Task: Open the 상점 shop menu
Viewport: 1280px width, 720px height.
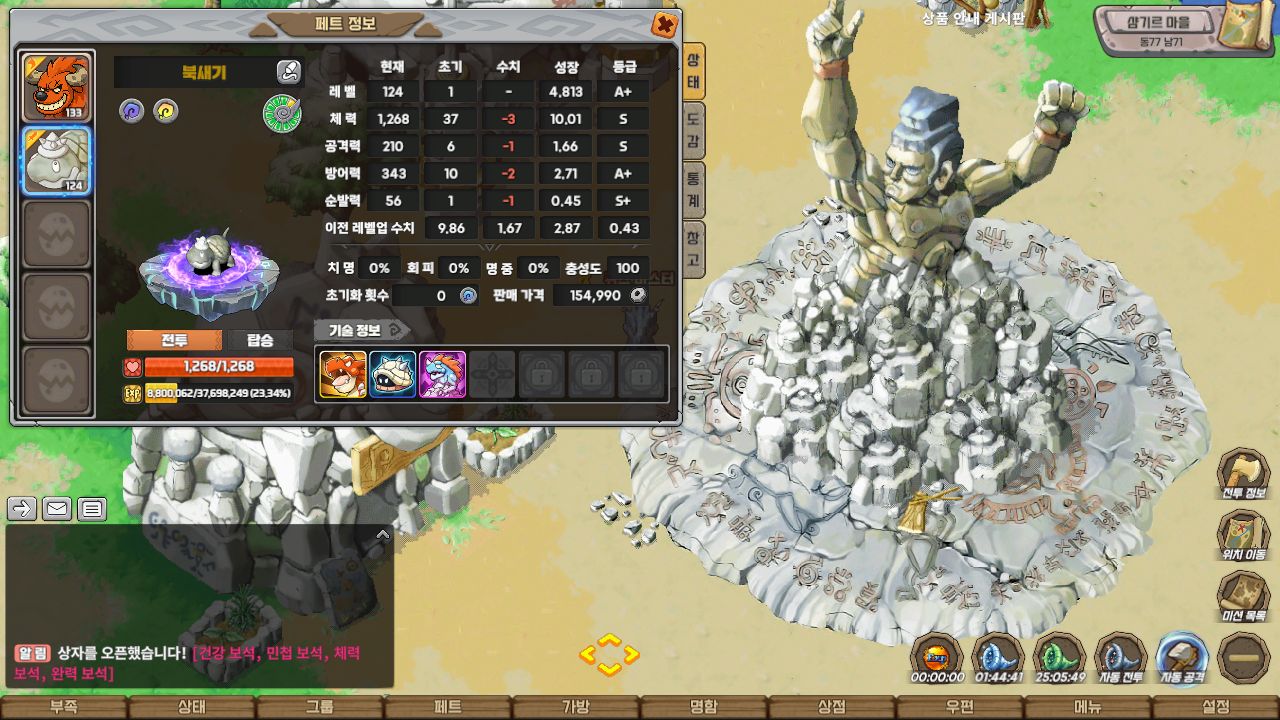Action: (x=832, y=707)
